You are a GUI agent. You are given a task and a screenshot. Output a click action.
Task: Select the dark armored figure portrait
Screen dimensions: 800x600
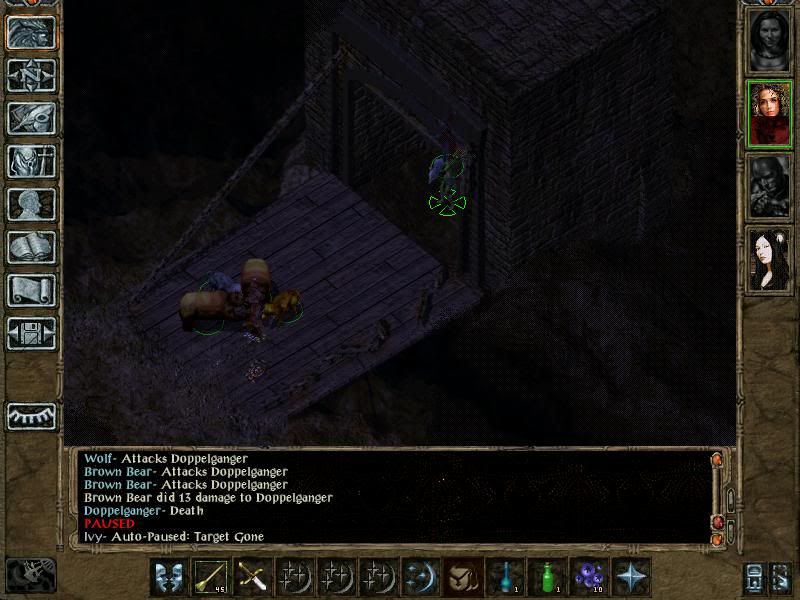tap(769, 186)
